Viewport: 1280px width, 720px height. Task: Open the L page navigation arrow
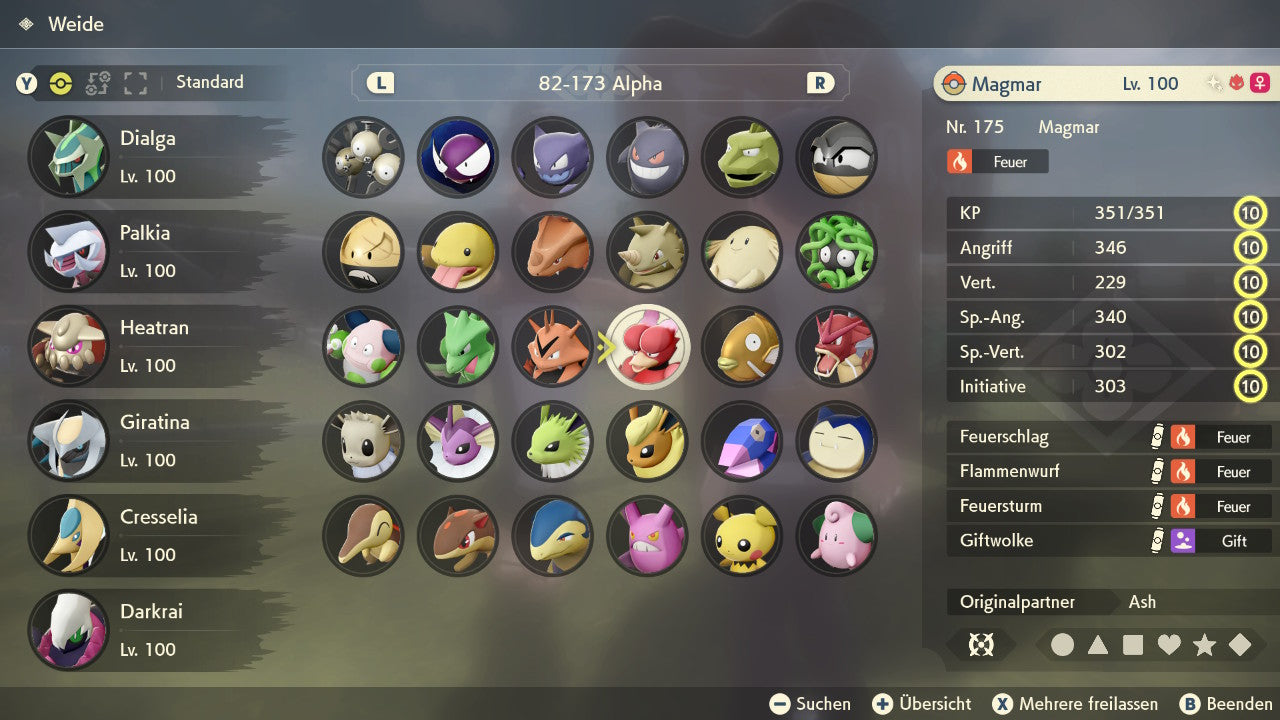(379, 84)
